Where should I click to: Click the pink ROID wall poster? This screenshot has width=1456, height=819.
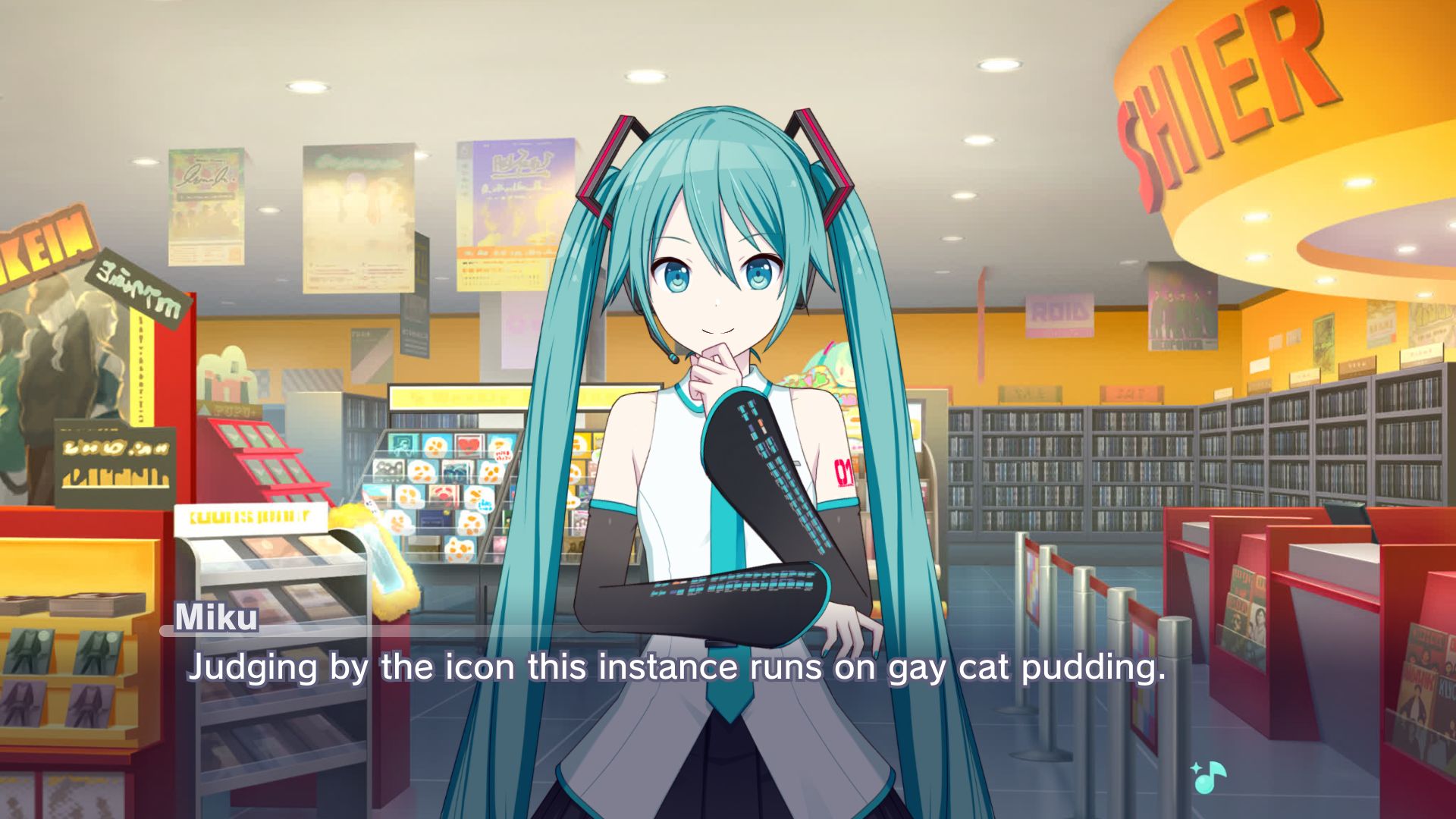1062,315
